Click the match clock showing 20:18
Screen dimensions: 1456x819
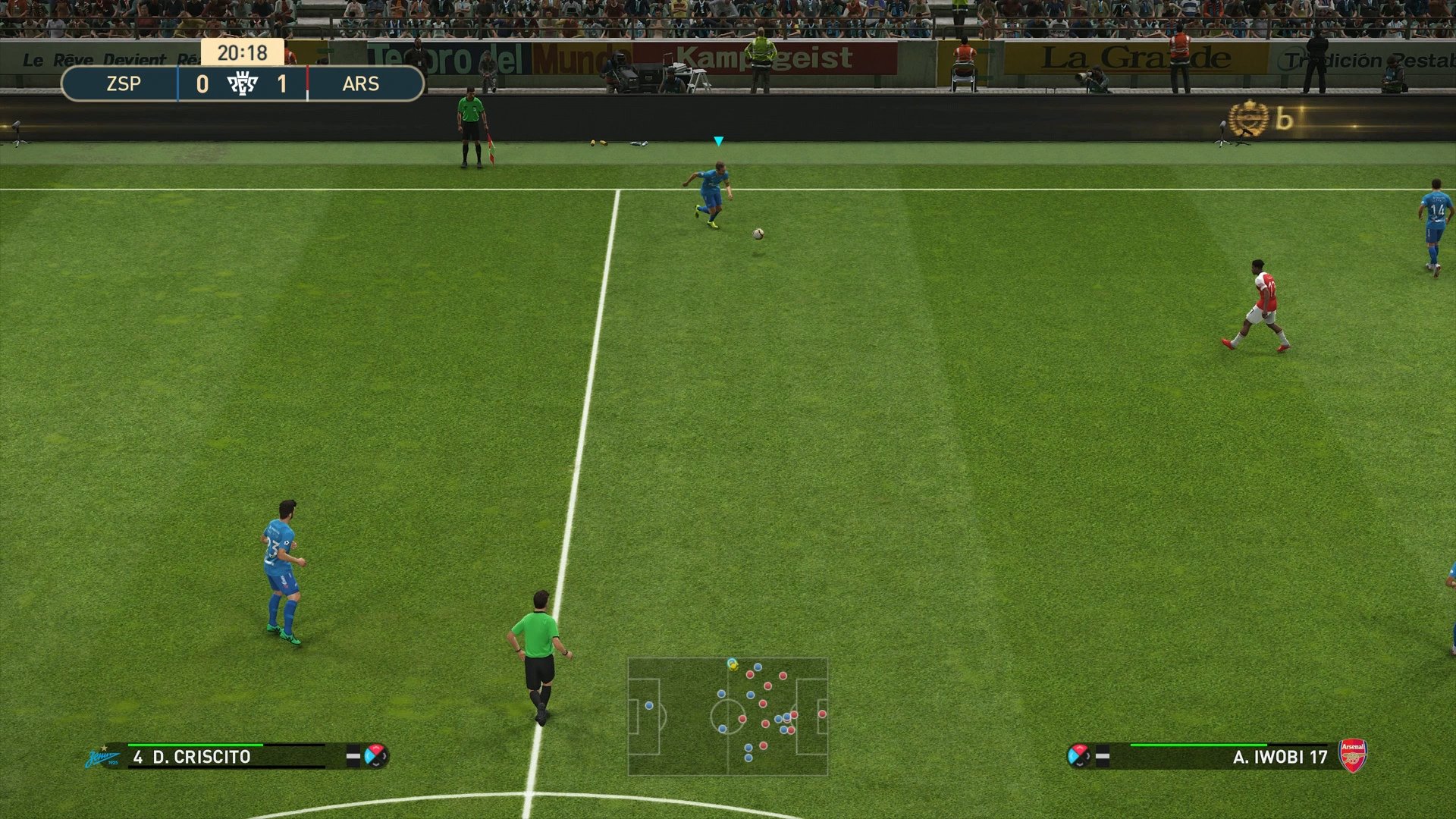pos(241,53)
